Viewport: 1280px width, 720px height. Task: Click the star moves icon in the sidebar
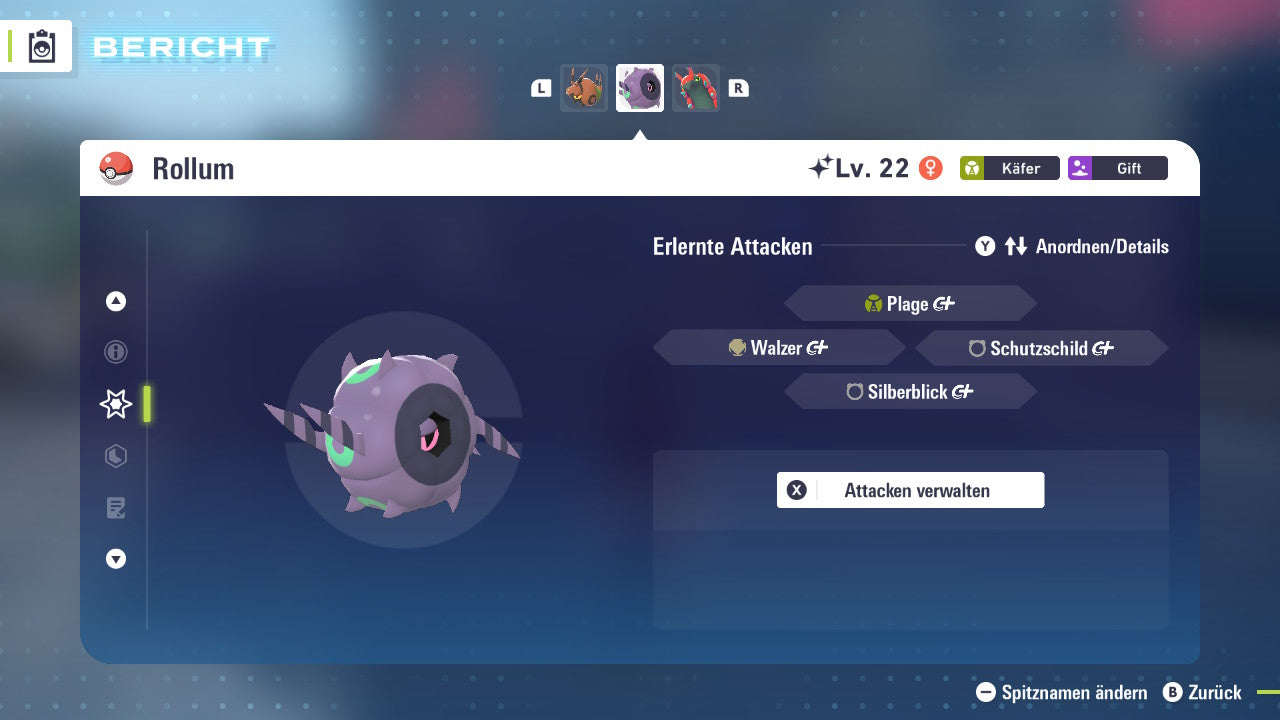[115, 404]
